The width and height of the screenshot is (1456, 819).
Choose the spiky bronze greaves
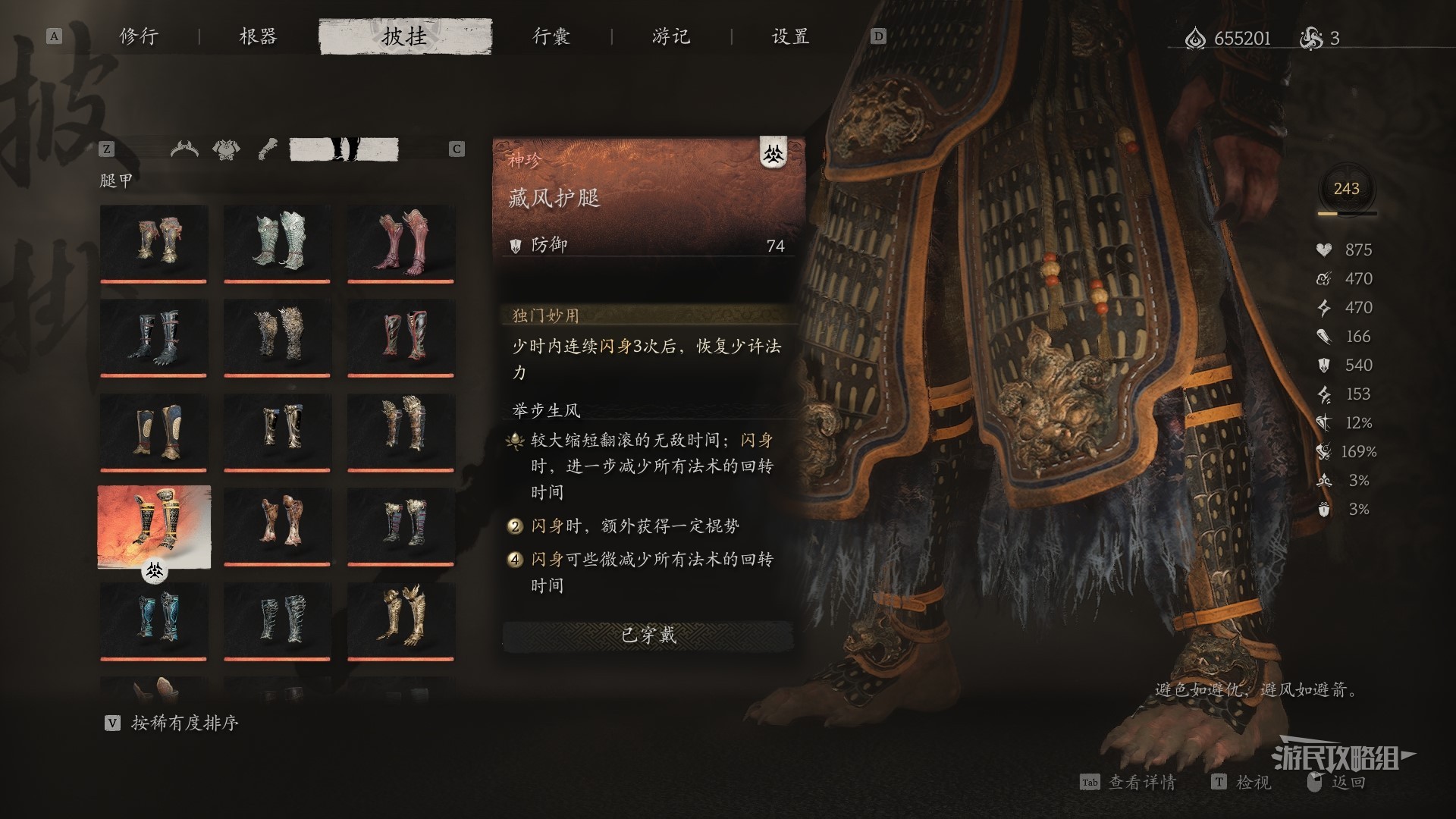click(x=277, y=336)
